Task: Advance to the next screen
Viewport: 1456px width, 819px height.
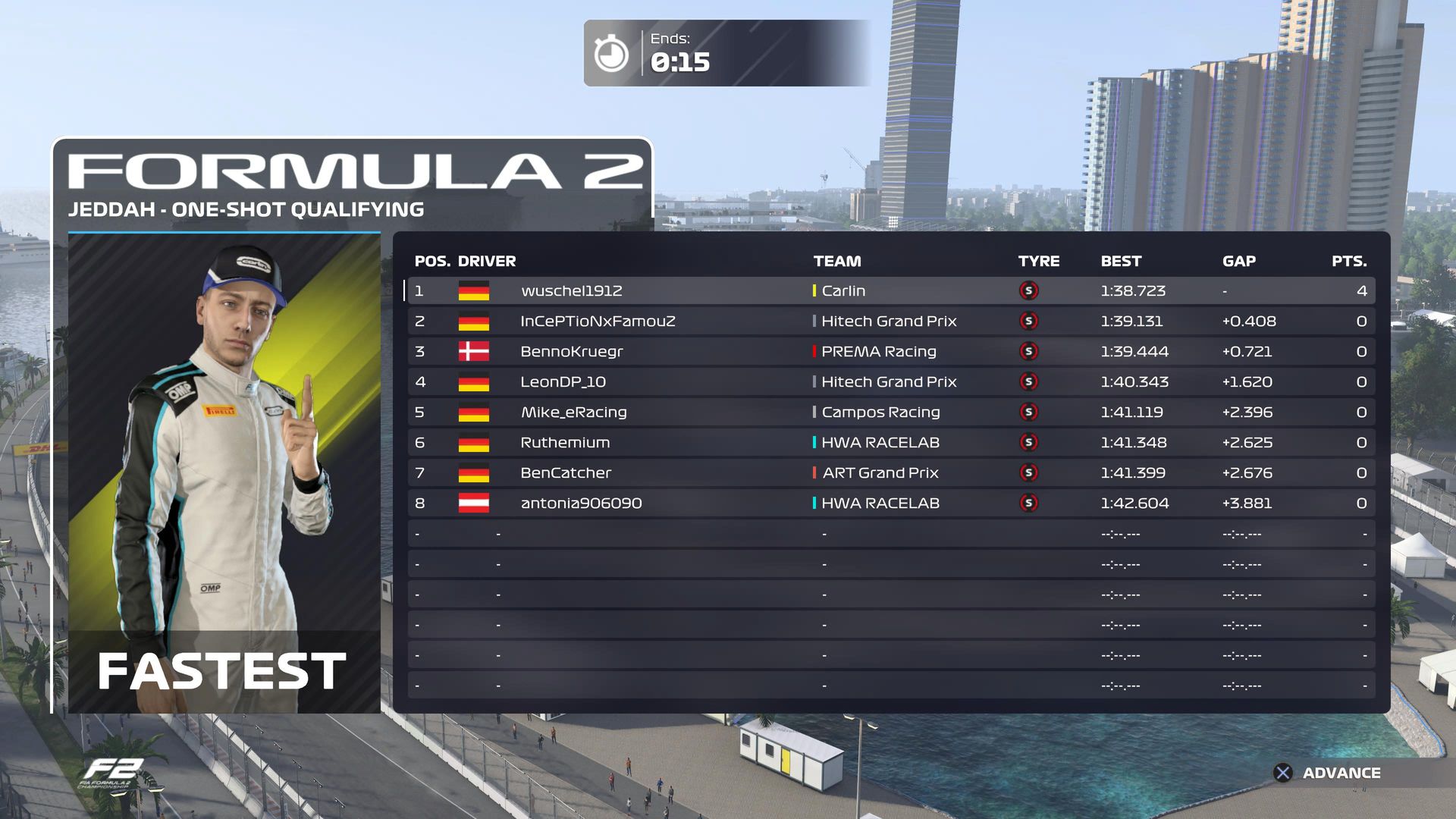Action: [x=1327, y=773]
